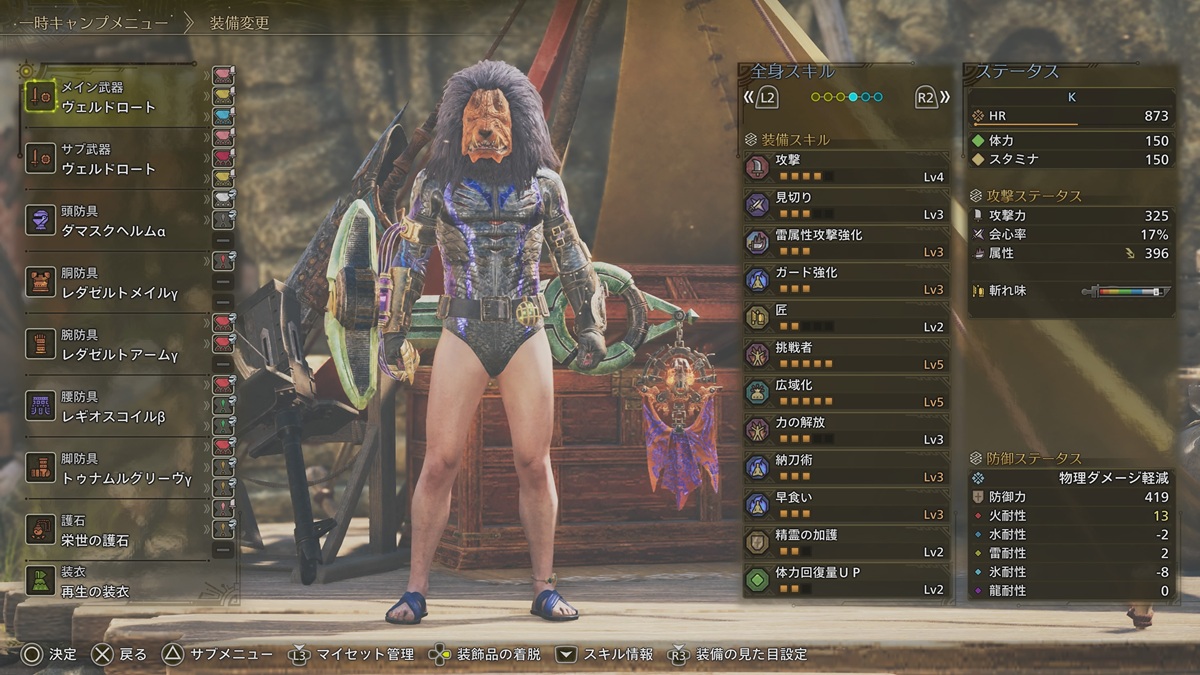This screenshot has height=675, width=1200.
Task: Choose the 早食い skill row
Action: (x=845, y=506)
